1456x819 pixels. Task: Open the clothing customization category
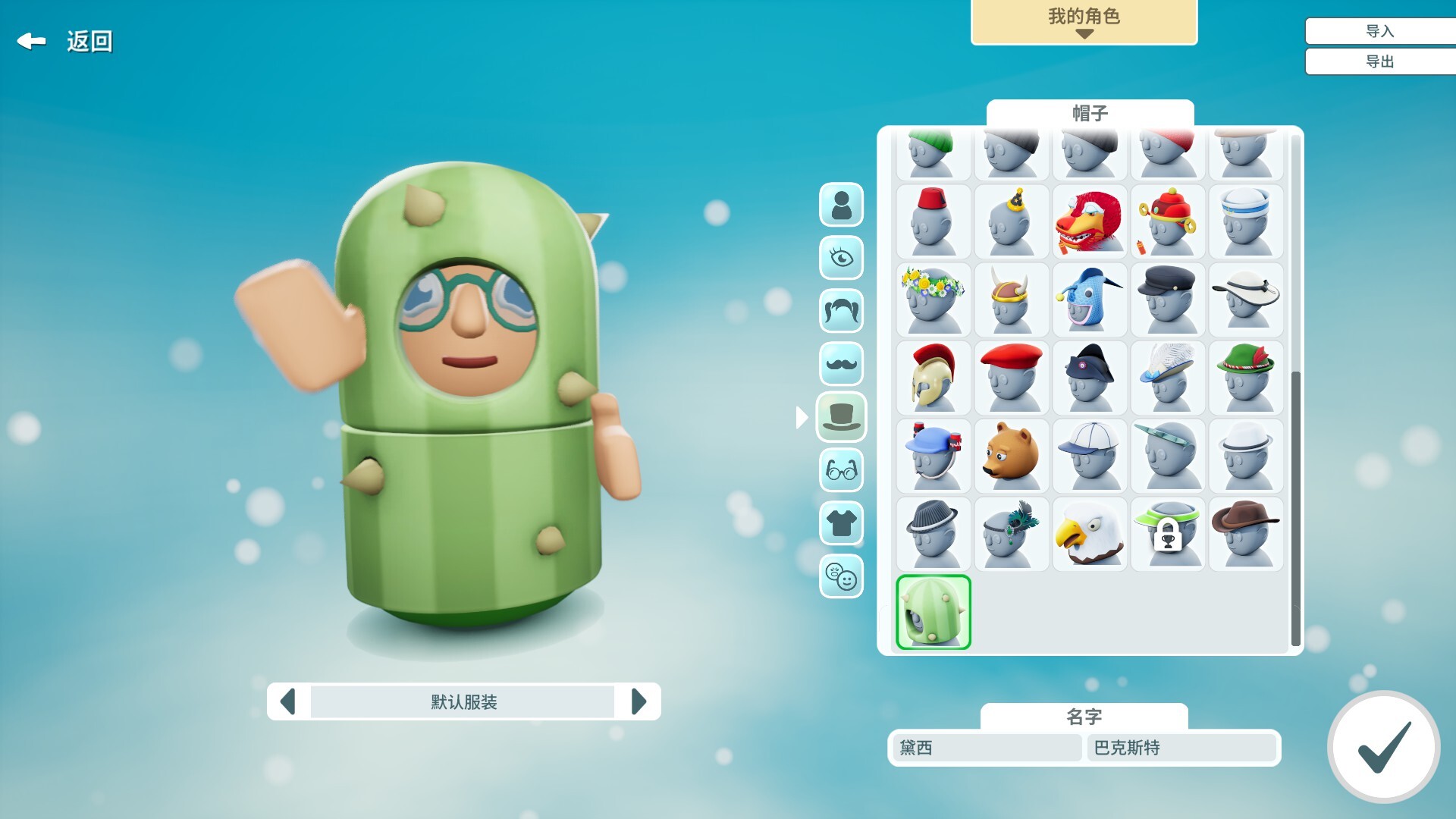click(x=842, y=522)
